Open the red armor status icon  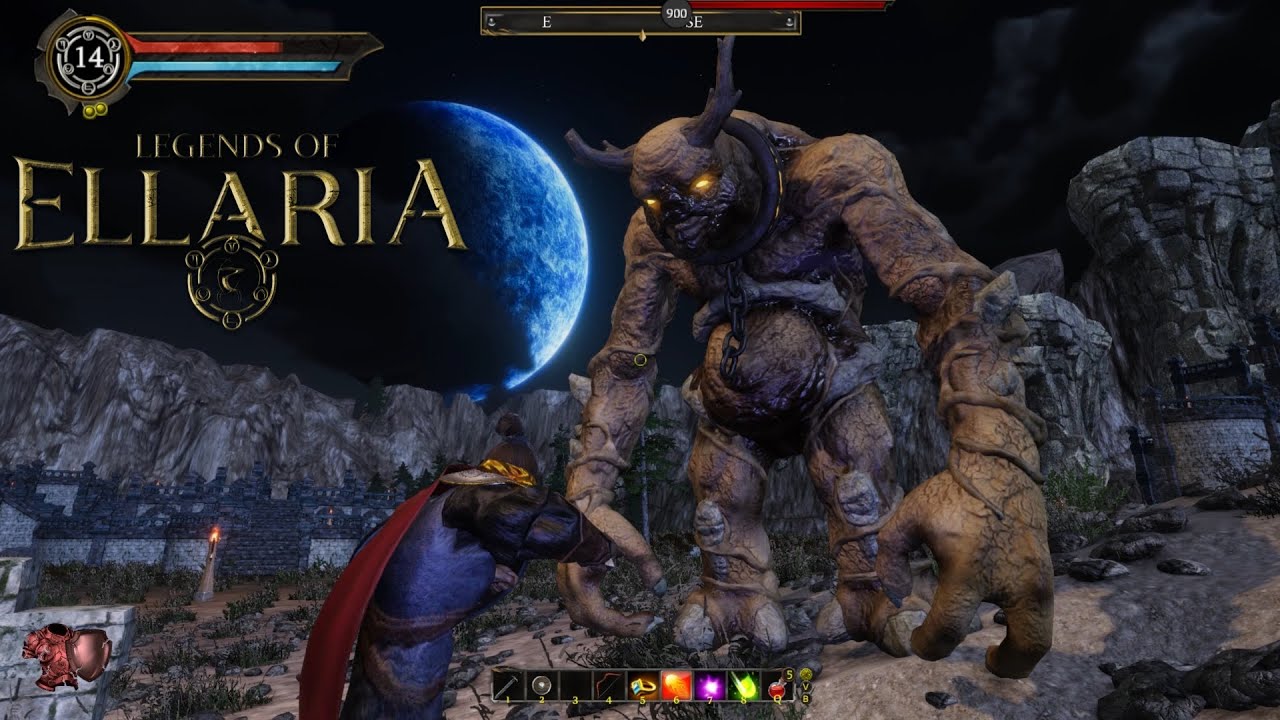coord(67,656)
